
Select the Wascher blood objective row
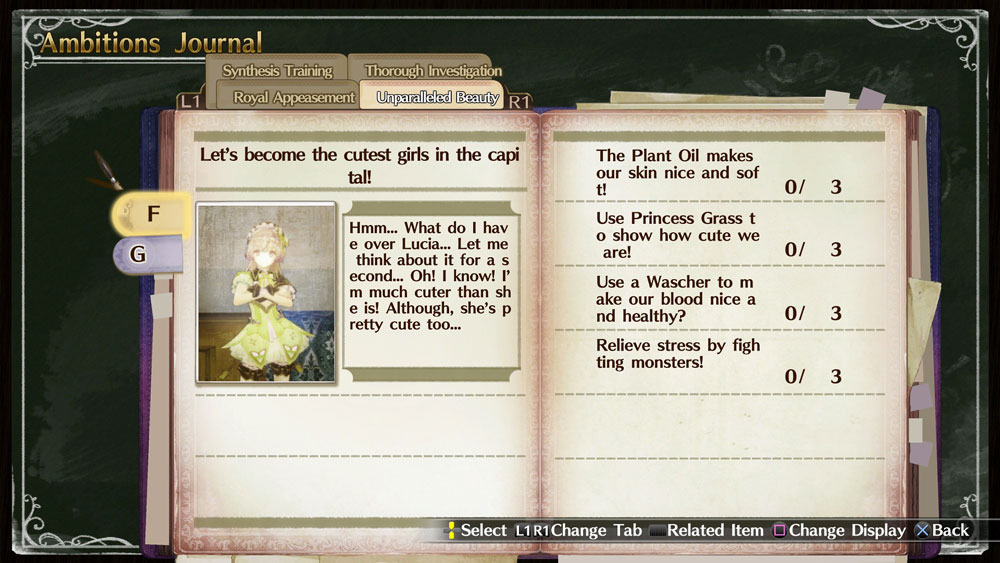719,299
